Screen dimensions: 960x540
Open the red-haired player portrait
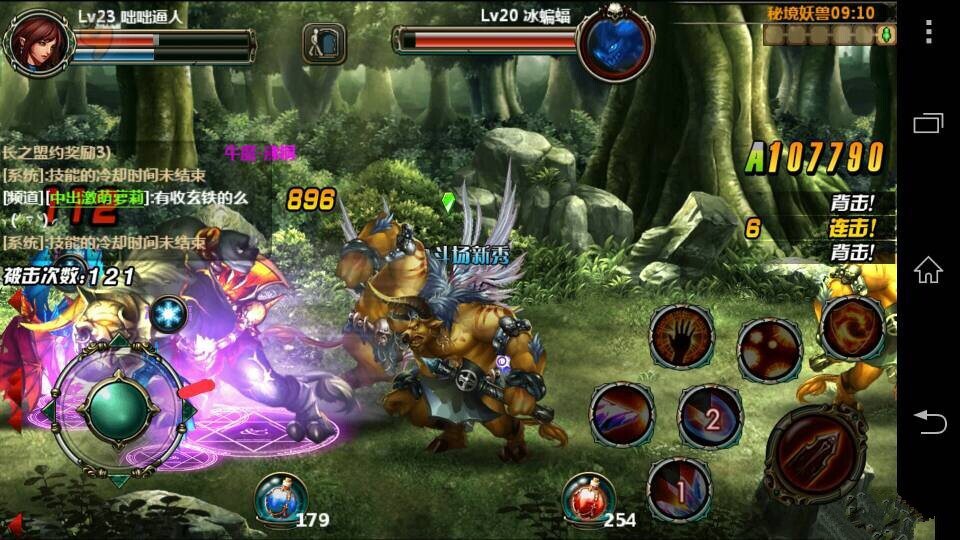point(38,42)
